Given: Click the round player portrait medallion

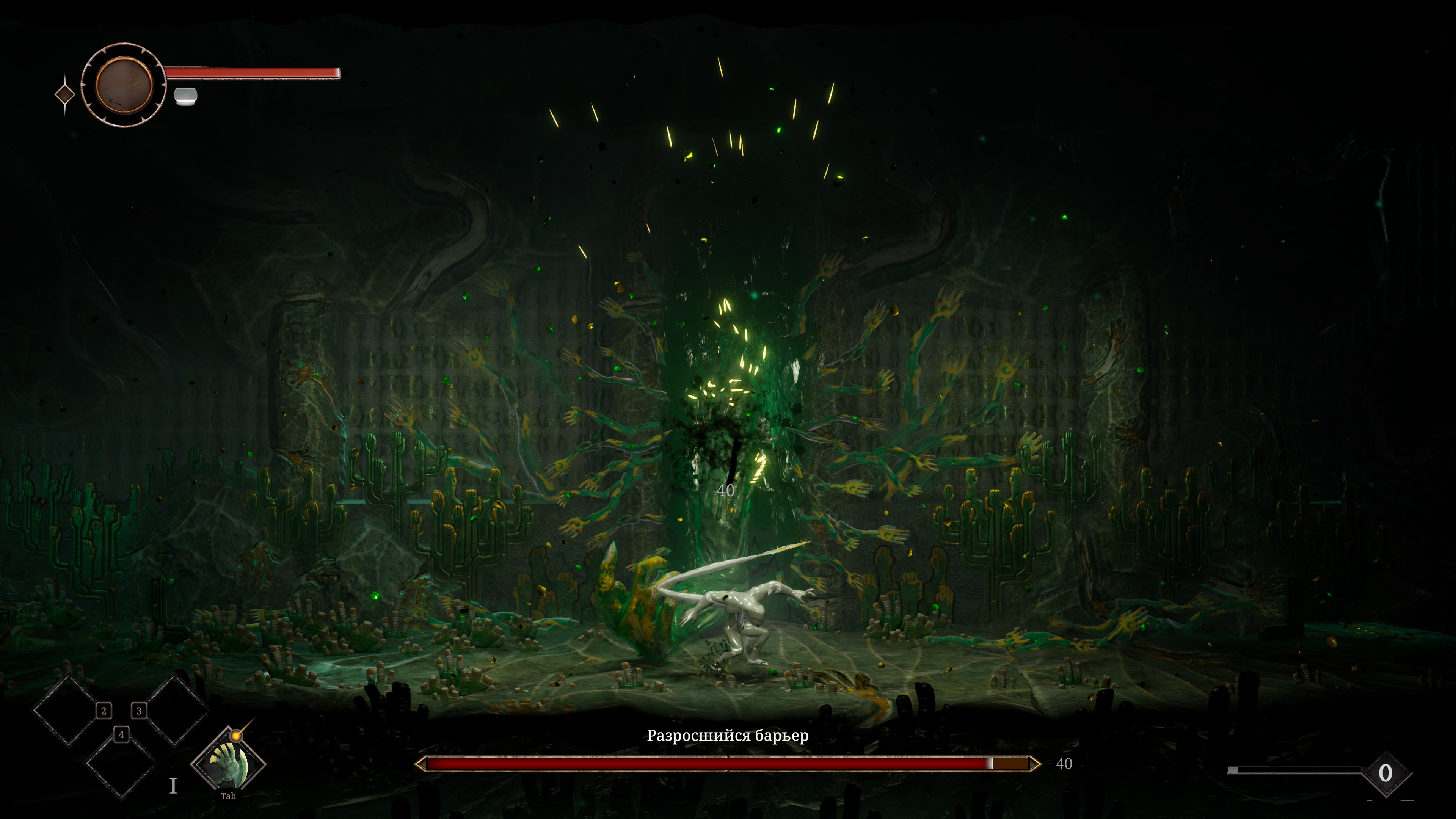Looking at the screenshot, I should 124,85.
